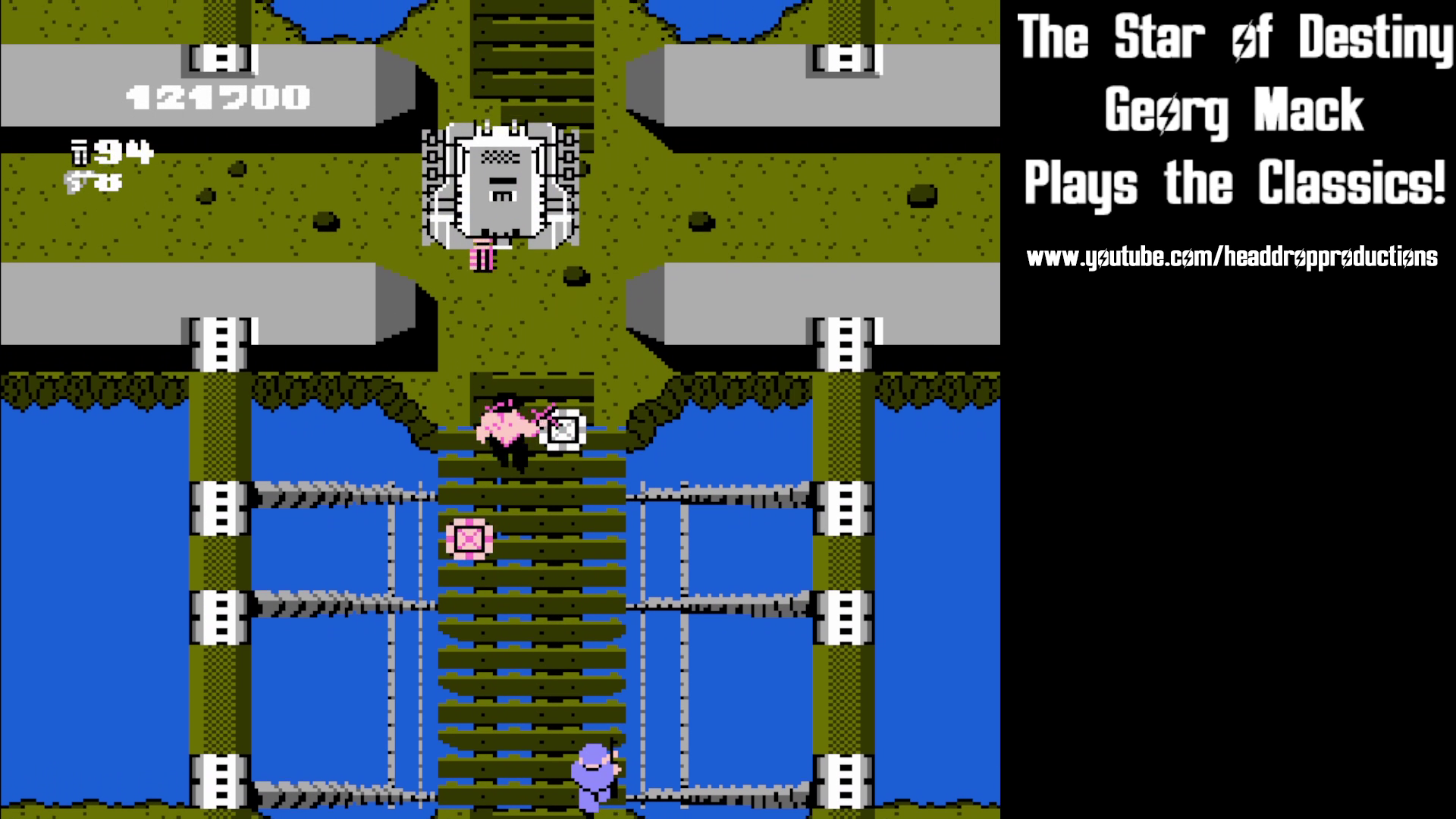Viewport: 1456px width, 819px height.
Task: Click the life count showing 94
Action: [x=125, y=152]
